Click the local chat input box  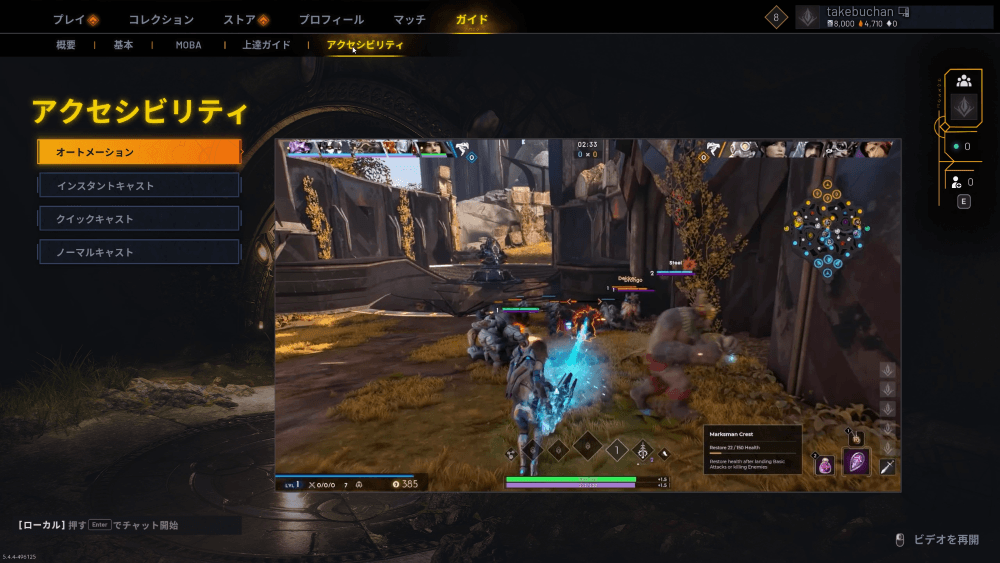128,525
